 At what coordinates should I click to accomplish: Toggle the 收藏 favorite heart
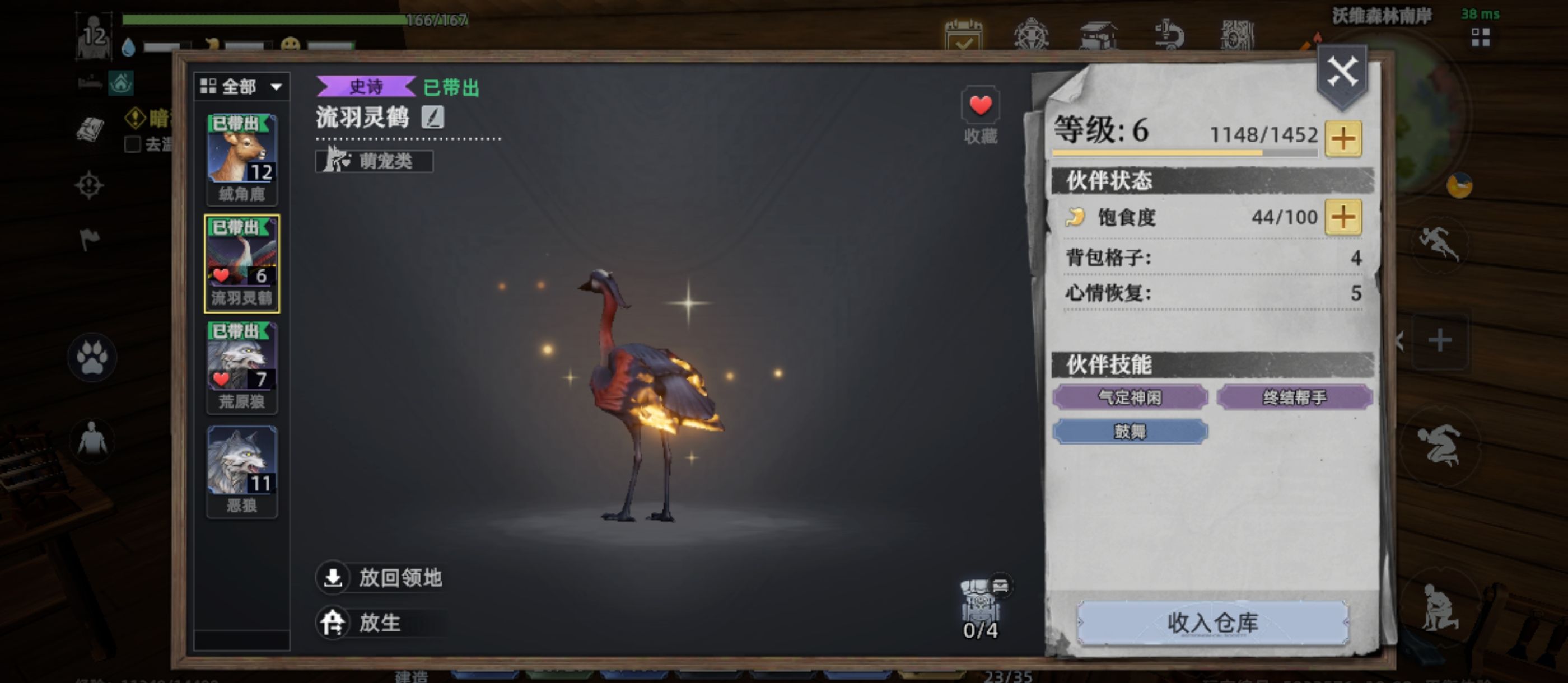click(981, 105)
